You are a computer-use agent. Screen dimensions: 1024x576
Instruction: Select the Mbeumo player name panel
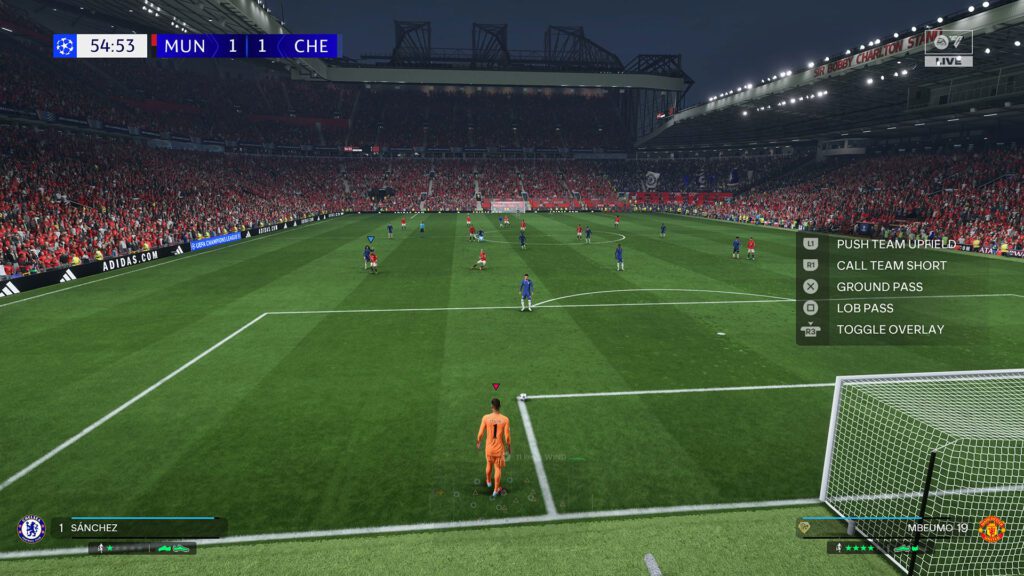click(885, 527)
